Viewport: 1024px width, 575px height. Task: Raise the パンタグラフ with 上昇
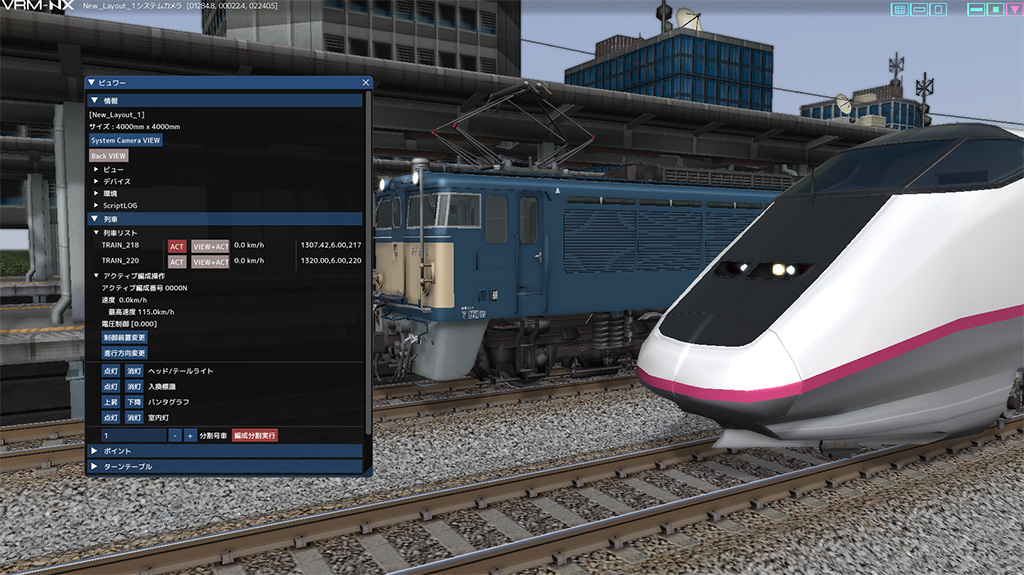[x=110, y=402]
